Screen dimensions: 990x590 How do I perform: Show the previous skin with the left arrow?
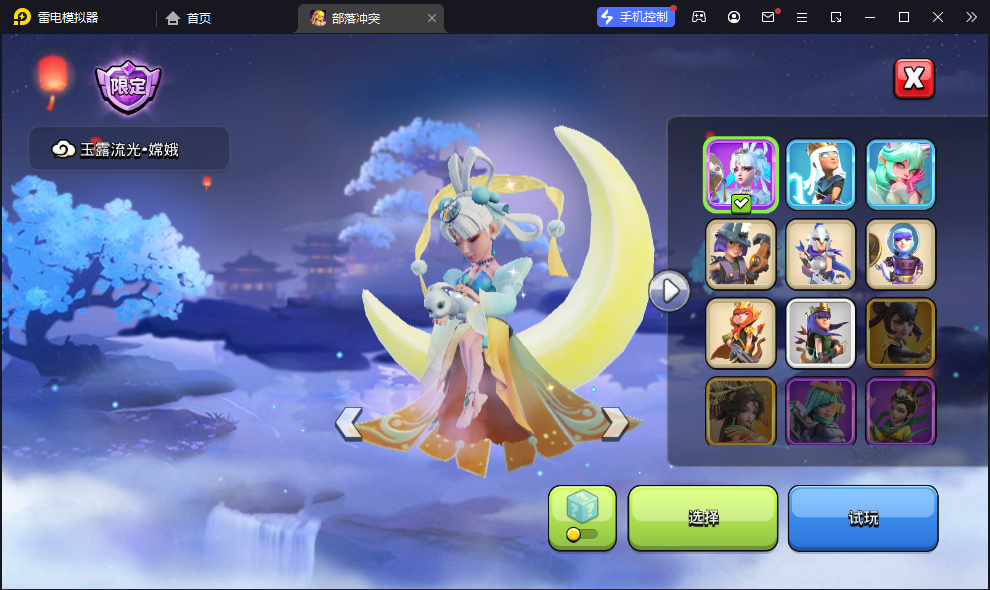pos(349,423)
